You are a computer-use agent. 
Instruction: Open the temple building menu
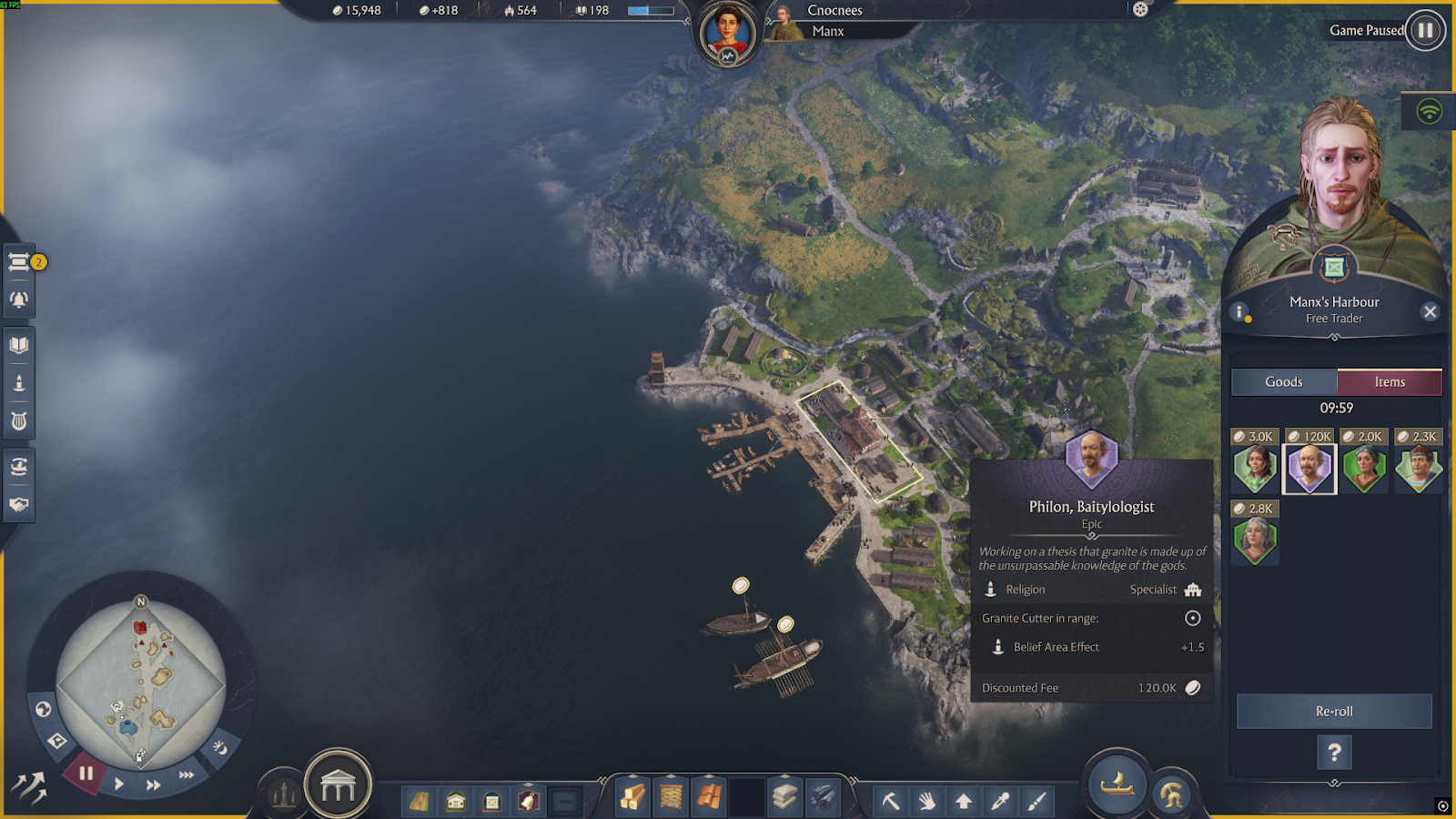(x=338, y=785)
